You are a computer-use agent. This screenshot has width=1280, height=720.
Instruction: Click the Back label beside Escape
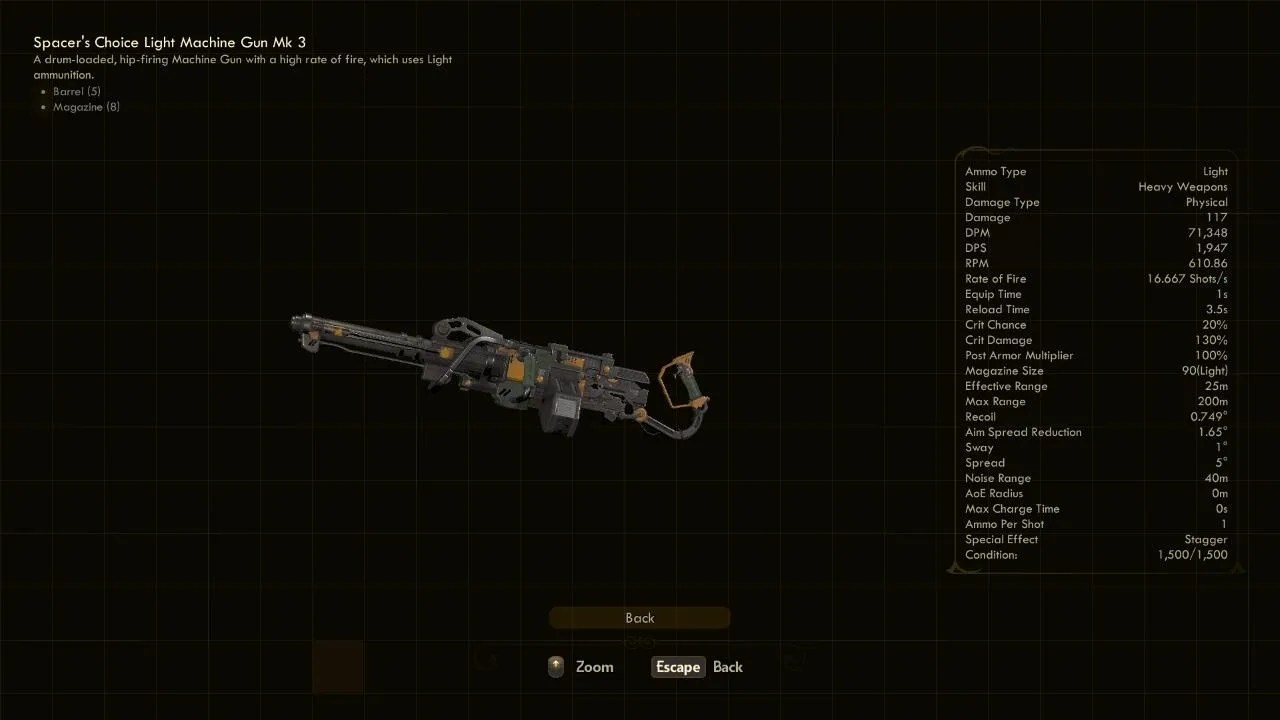[728, 667]
